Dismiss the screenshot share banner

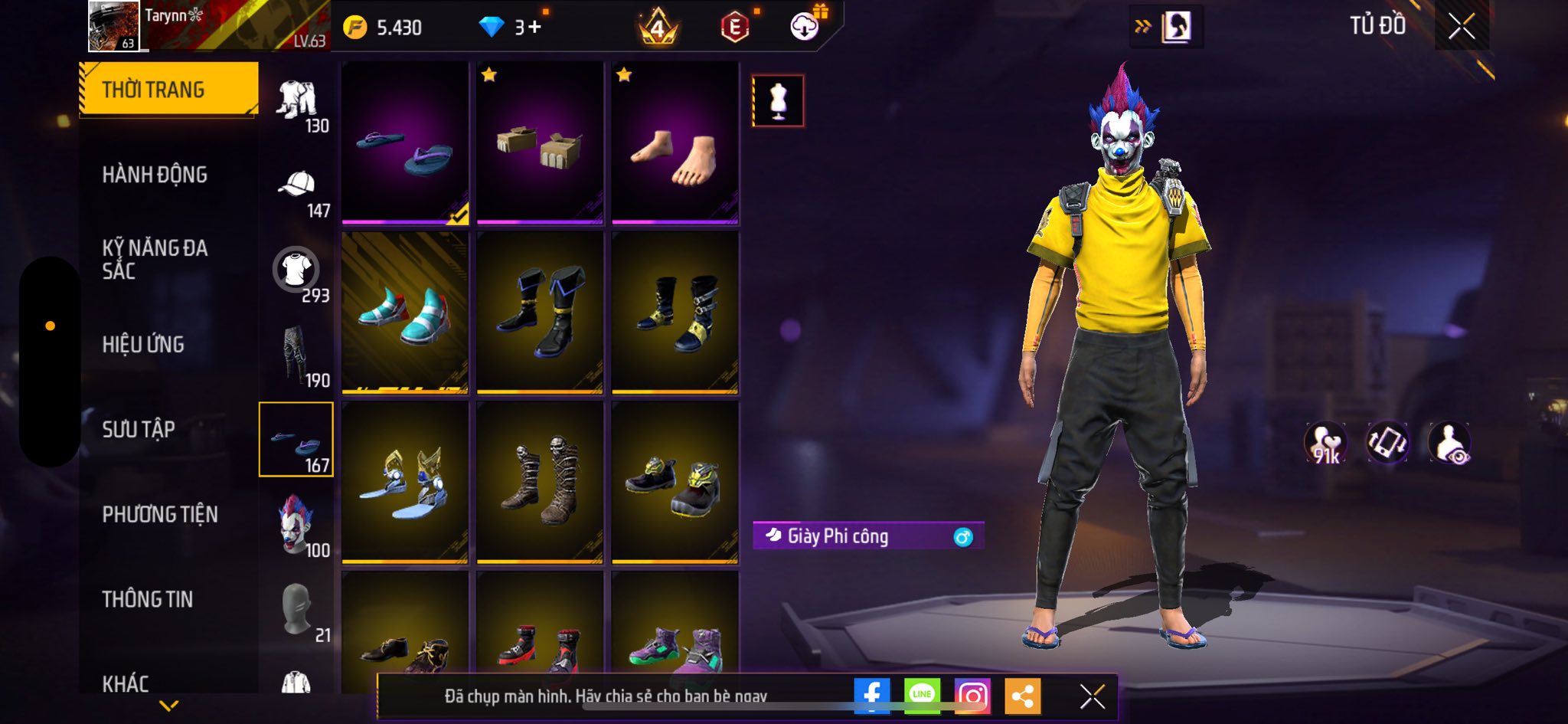pyautogui.click(x=1092, y=696)
